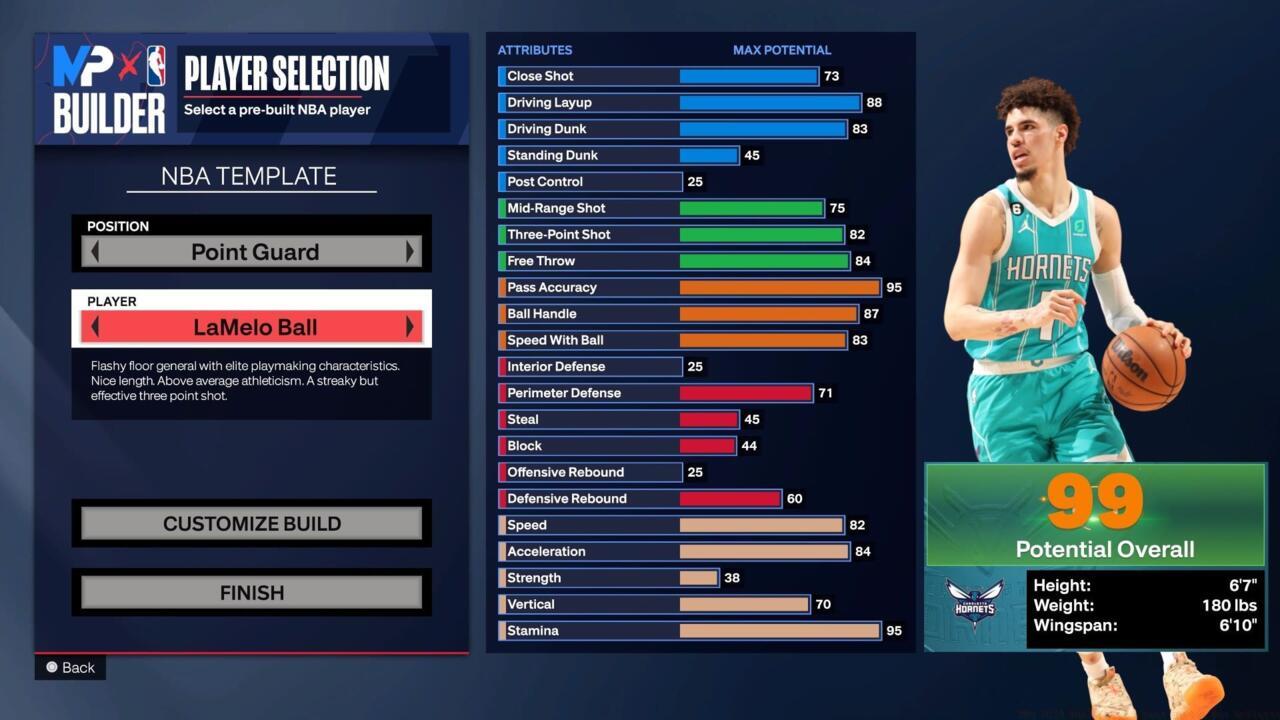Open the Point Guard position selector
Screen dimensions: 1280x720
click(251, 252)
